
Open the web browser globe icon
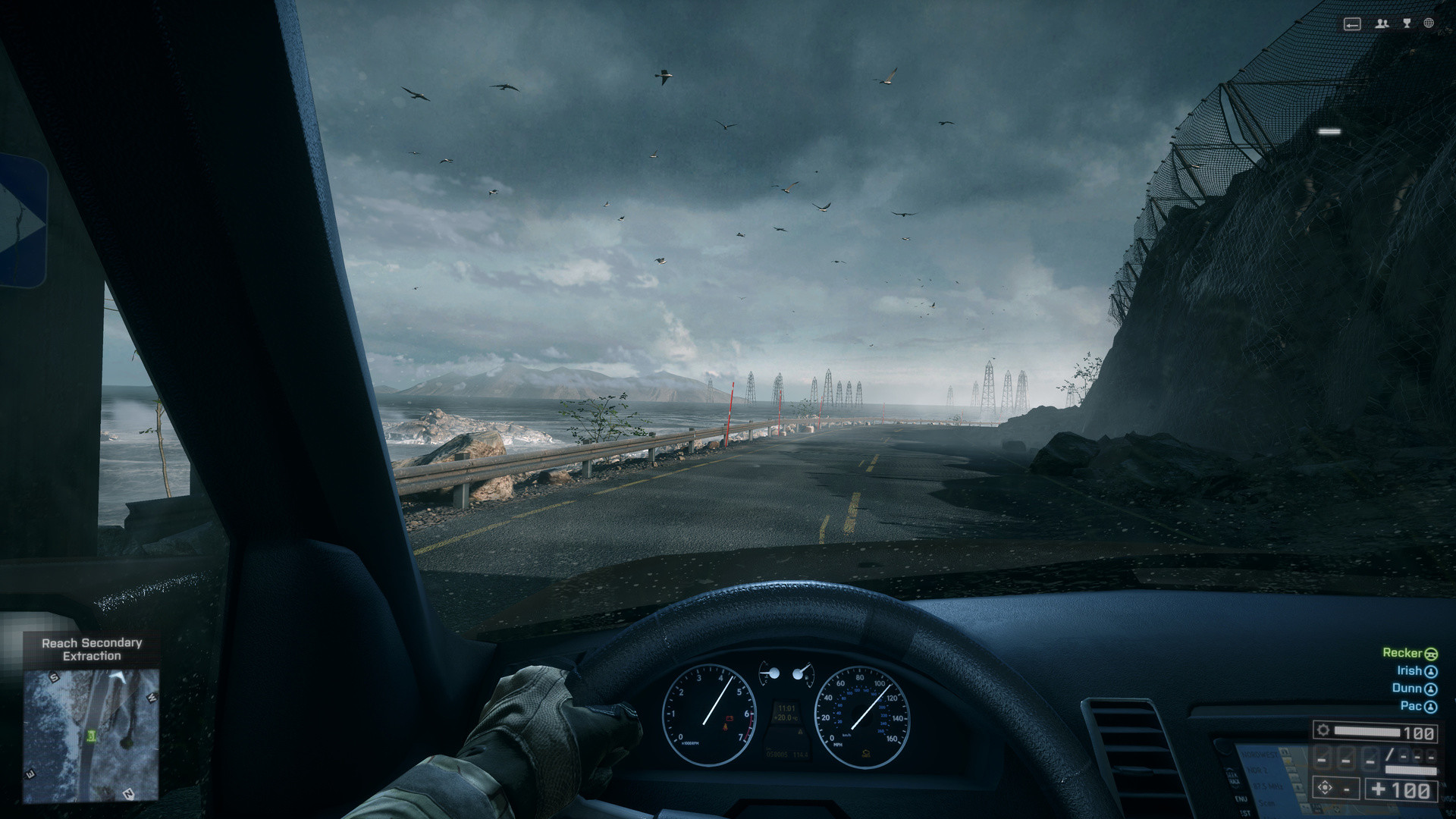click(x=1429, y=24)
